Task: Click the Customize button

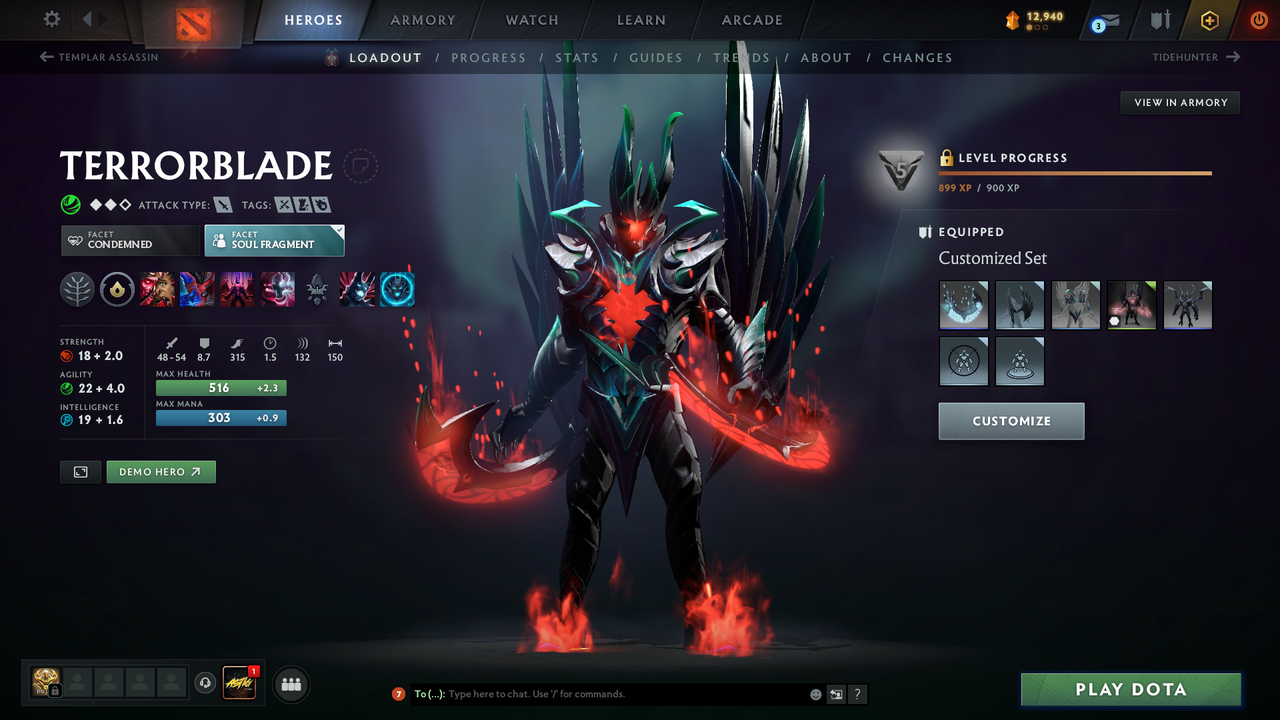Action: [x=1010, y=421]
